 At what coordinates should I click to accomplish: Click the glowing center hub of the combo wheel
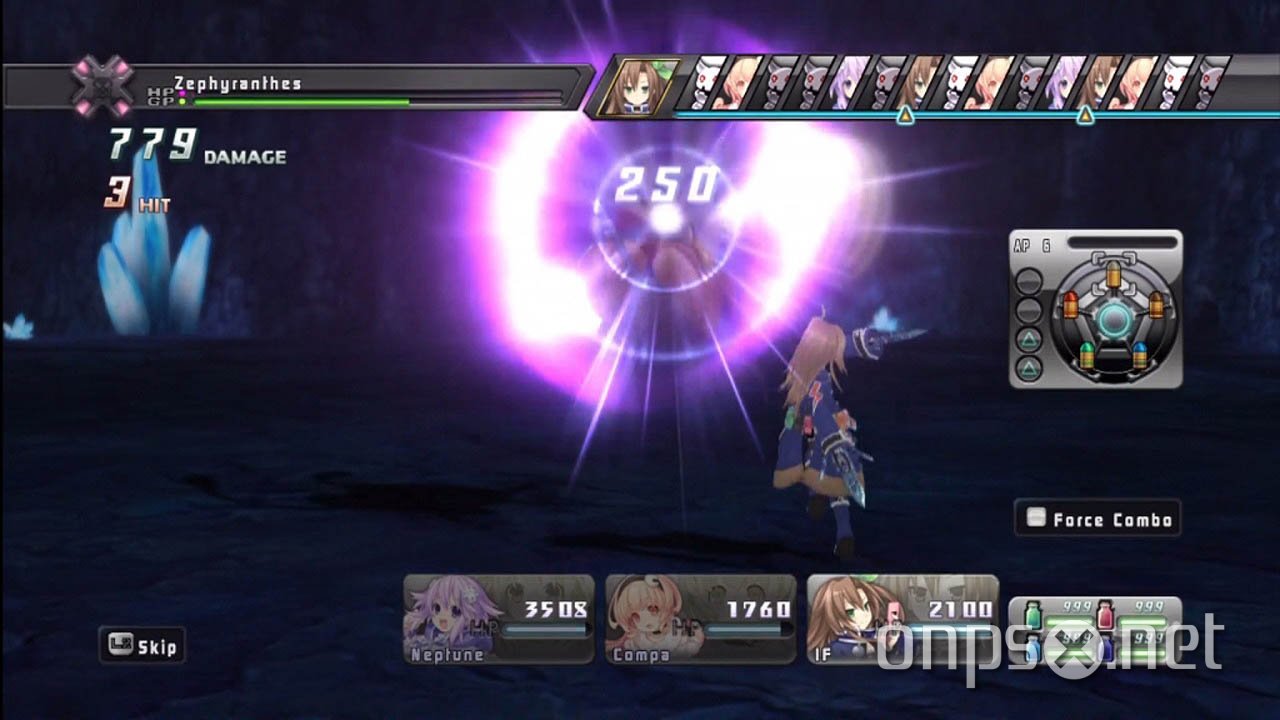pyautogui.click(x=1112, y=318)
